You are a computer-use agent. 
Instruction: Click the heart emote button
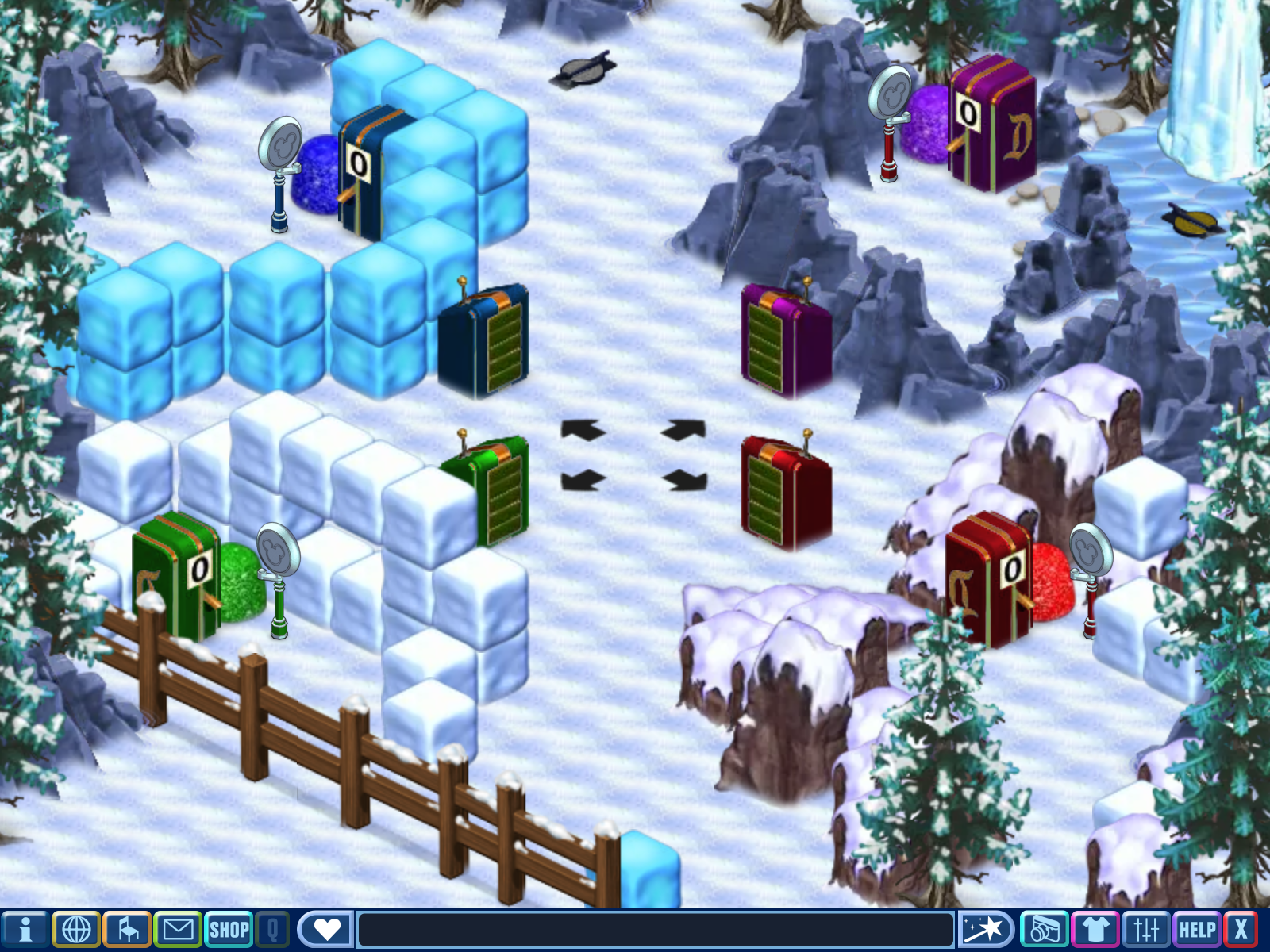(326, 929)
